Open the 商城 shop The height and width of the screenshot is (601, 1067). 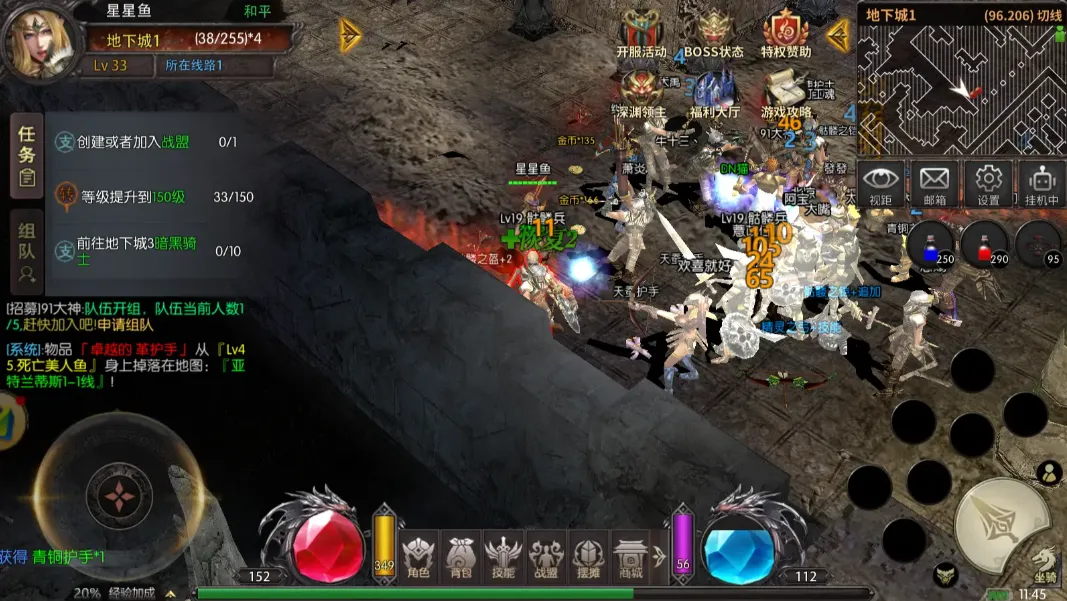pyautogui.click(x=631, y=556)
